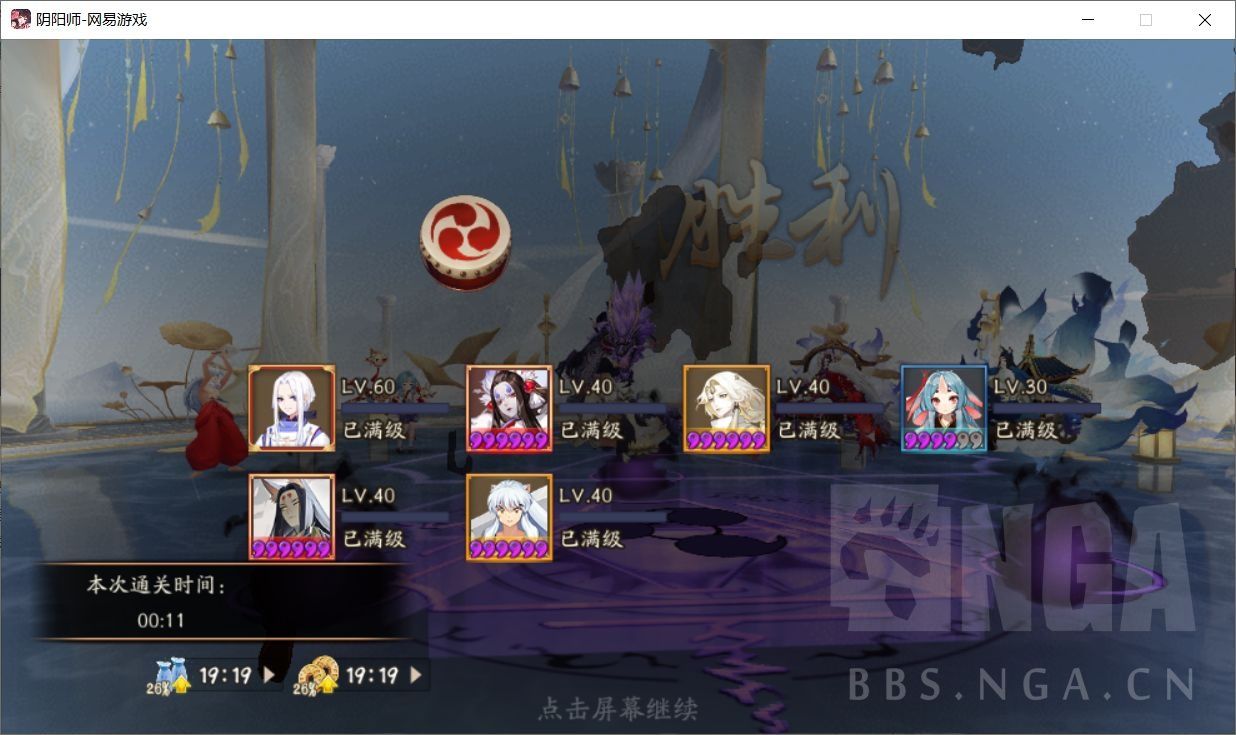The height and width of the screenshot is (735, 1236).
Task: Open the gold coin bonus buff icon
Action: pyautogui.click(x=316, y=676)
